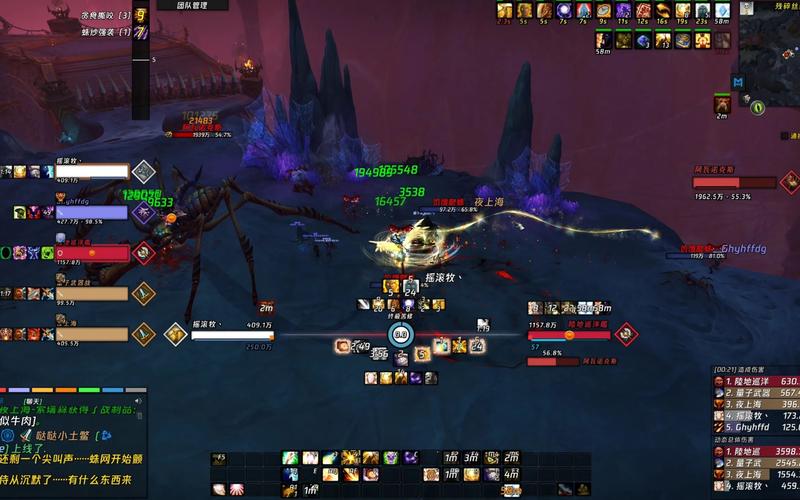Click the bear debuff icon showing 2m
800x500 pixels.
tap(721, 103)
